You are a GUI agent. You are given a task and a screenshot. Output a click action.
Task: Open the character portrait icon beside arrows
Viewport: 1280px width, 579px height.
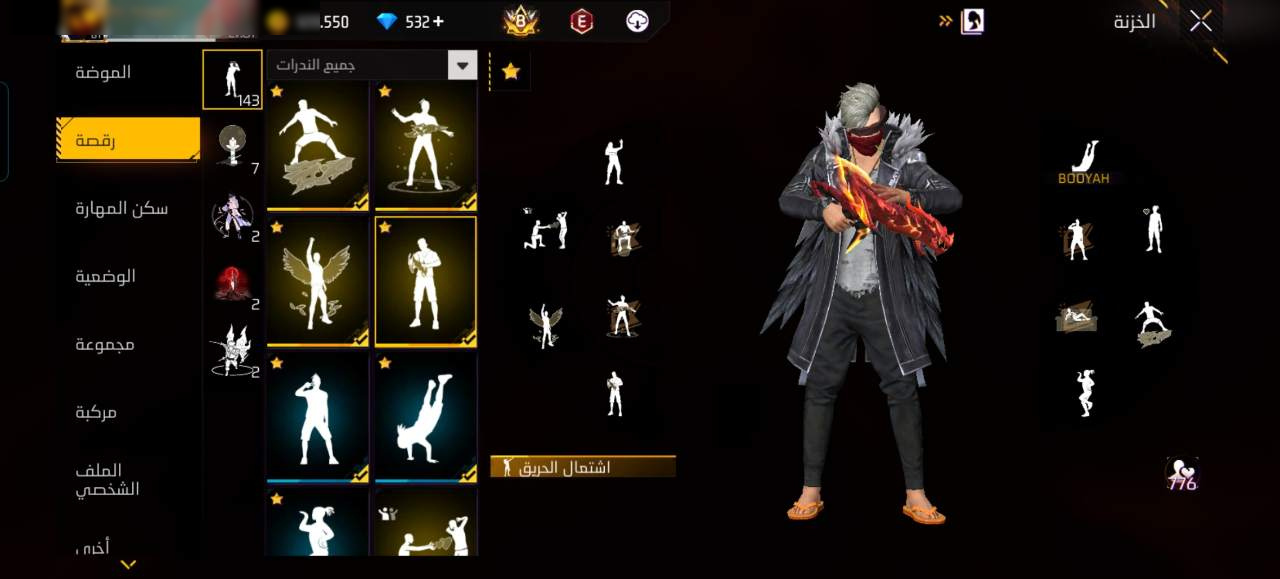click(x=972, y=21)
